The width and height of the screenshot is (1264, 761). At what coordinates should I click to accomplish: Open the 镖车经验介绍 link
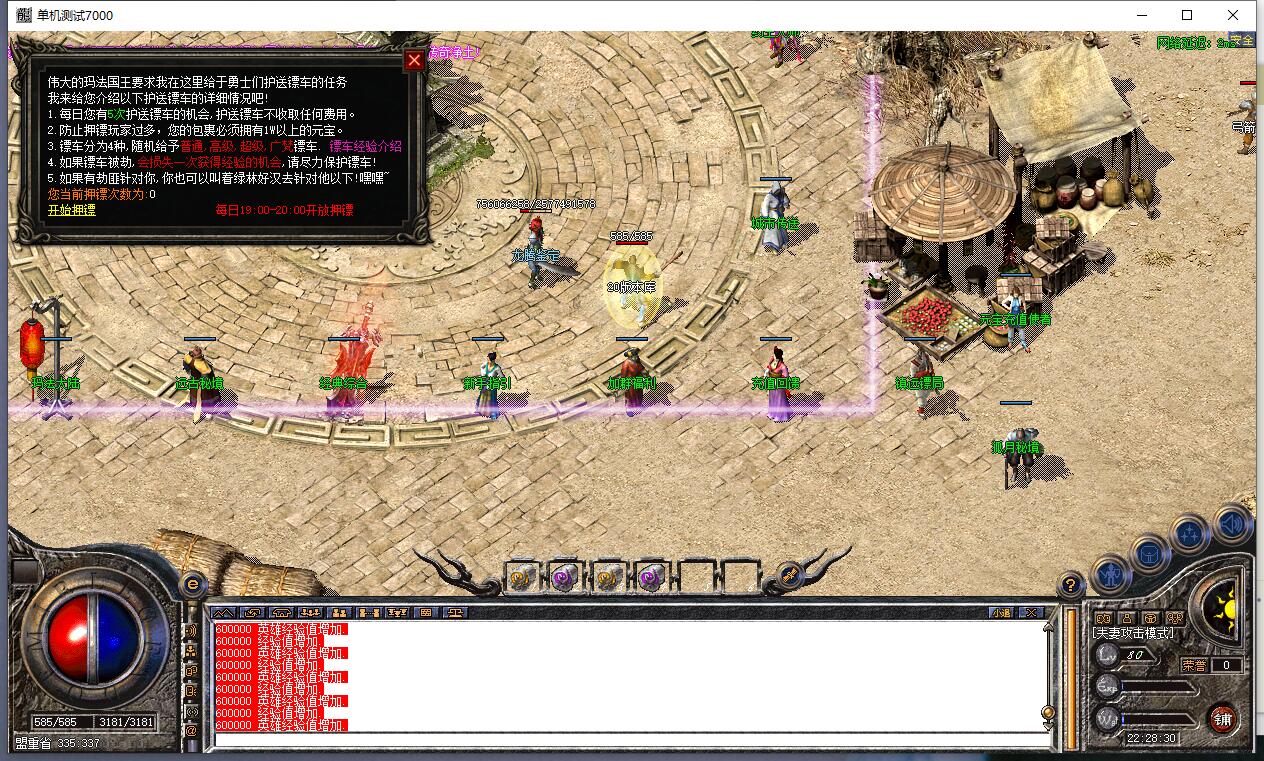[x=365, y=146]
